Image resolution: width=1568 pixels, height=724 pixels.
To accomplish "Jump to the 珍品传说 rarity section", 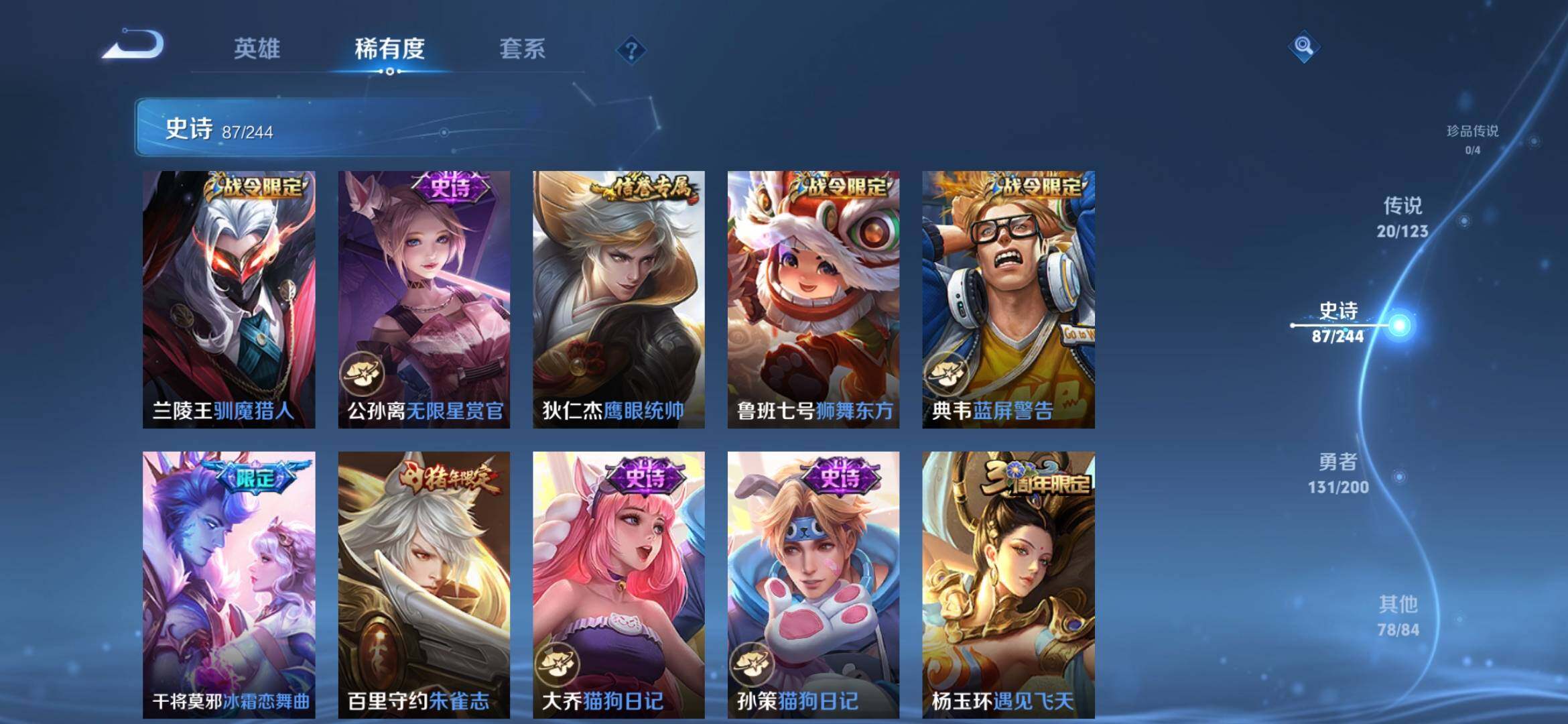I will point(1472,139).
